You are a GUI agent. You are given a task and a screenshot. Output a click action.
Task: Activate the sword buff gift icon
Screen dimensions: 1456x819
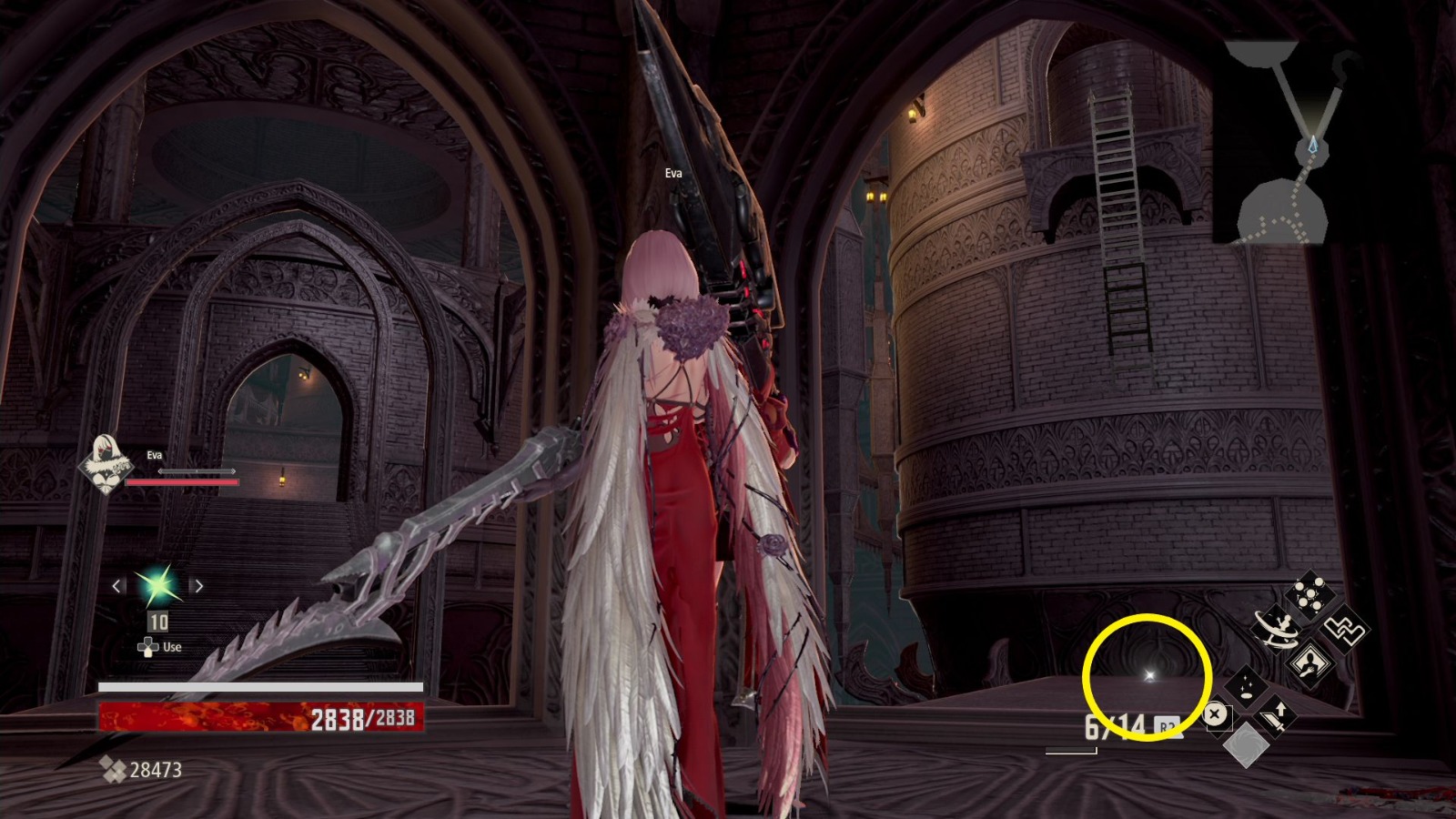[1274, 717]
